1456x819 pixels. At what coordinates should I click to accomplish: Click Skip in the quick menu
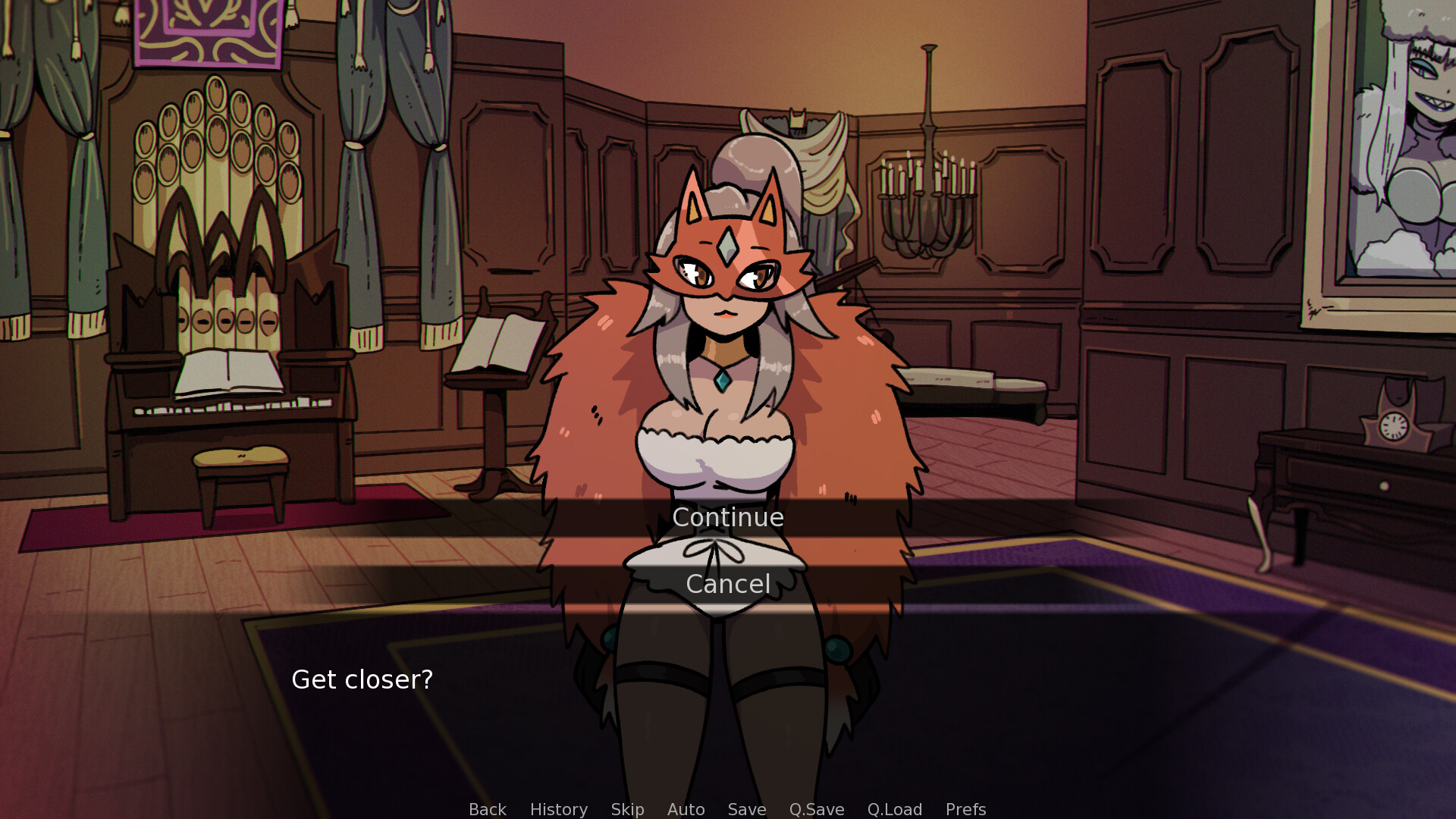(626, 809)
